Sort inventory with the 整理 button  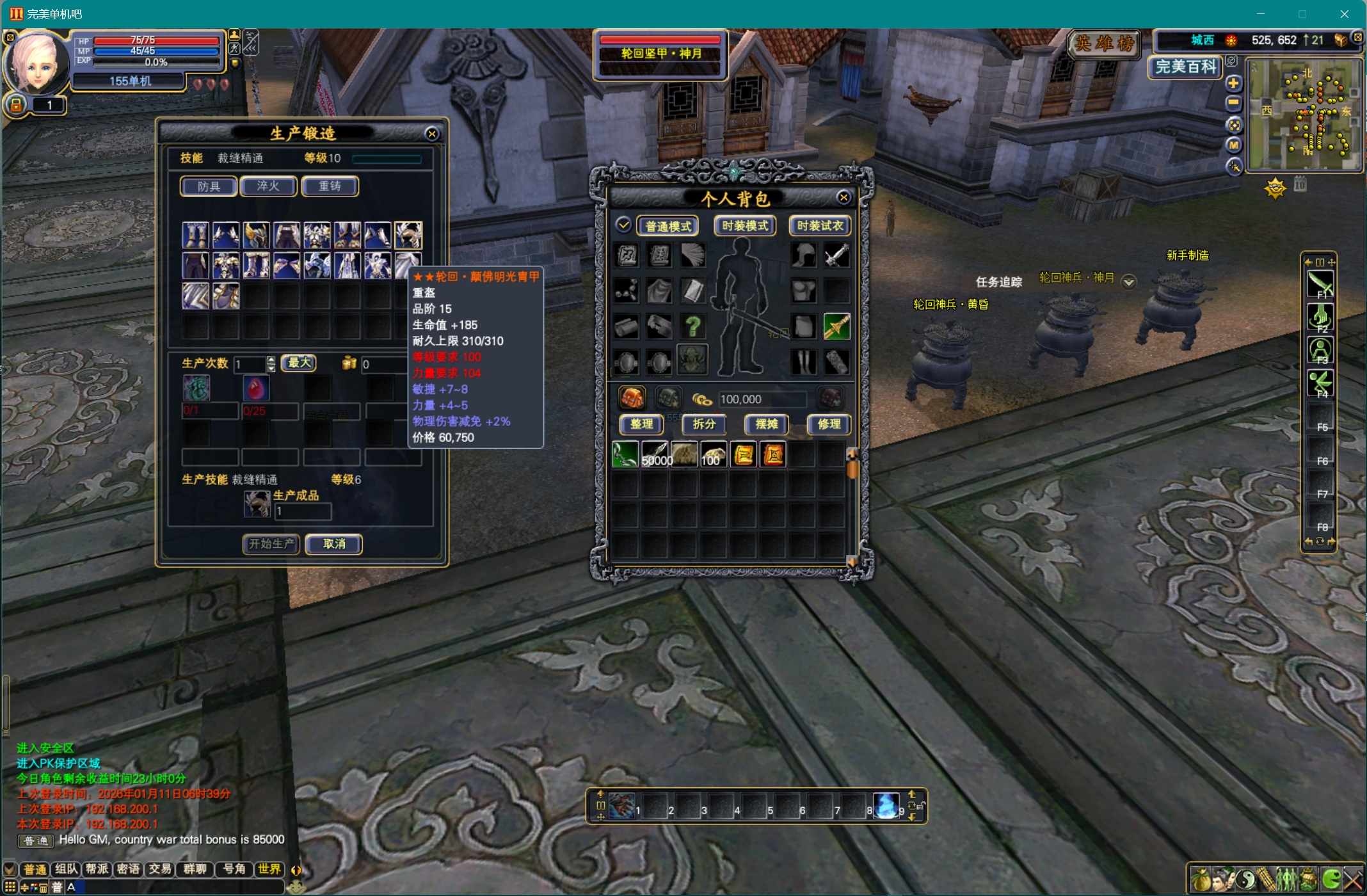tap(641, 424)
